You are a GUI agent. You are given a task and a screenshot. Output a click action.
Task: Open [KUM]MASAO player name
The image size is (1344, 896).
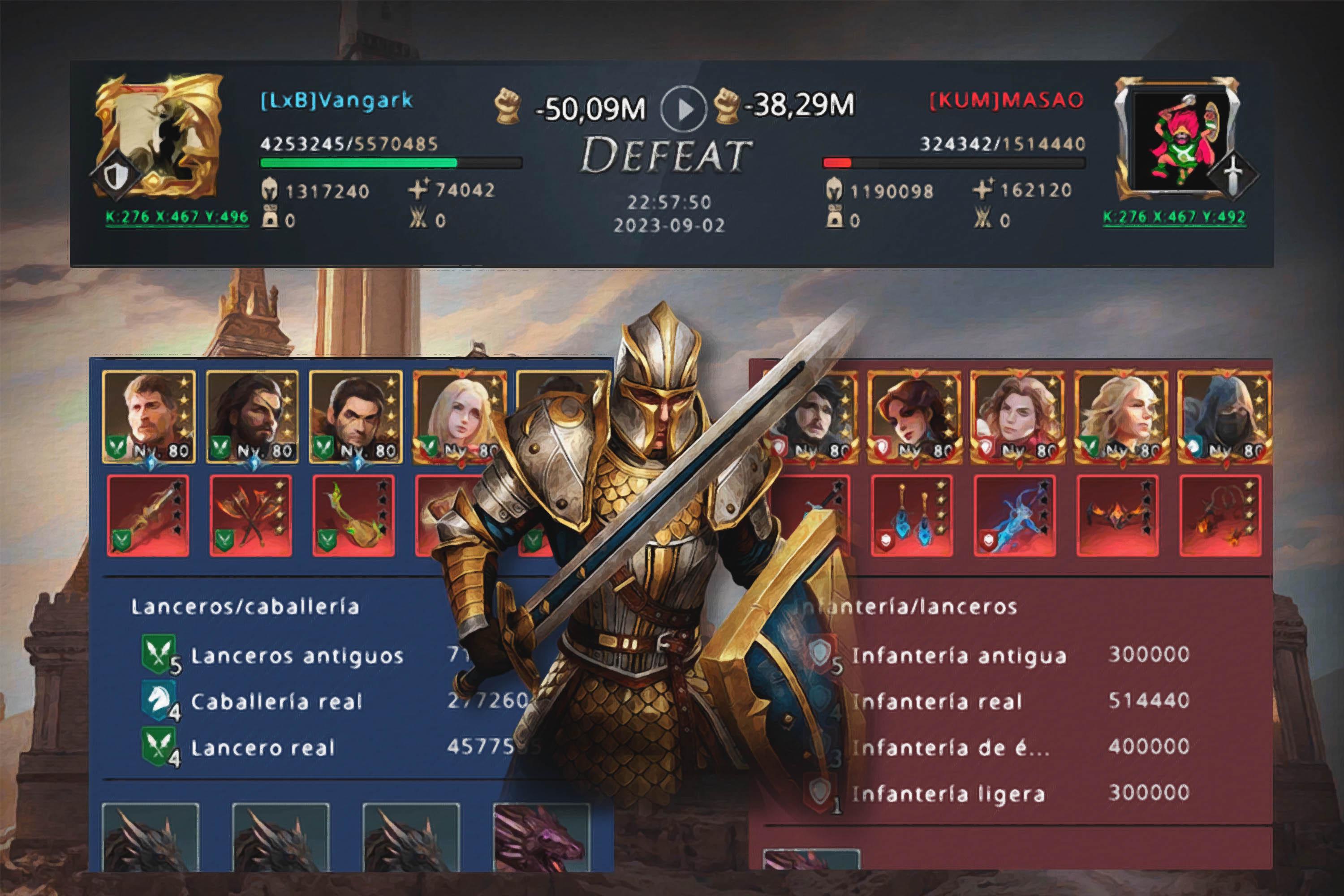coord(1006,100)
